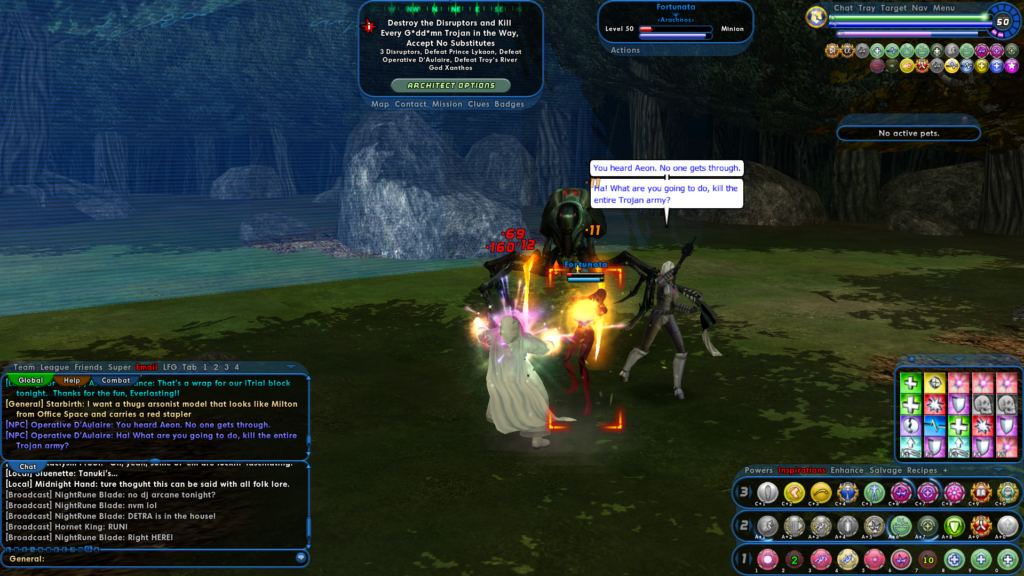
Task: Switch to the Enhance tab
Action: coord(847,470)
